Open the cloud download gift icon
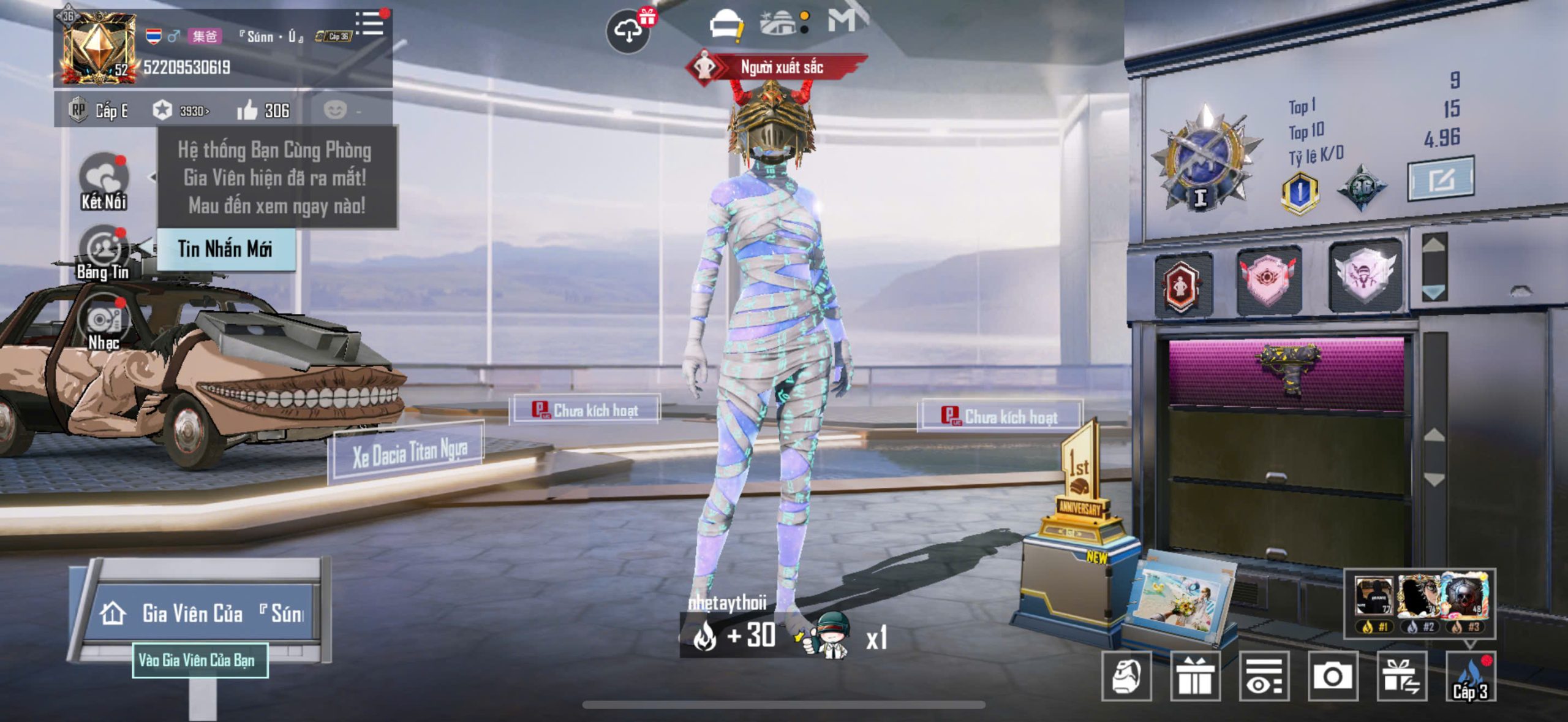 click(628, 31)
